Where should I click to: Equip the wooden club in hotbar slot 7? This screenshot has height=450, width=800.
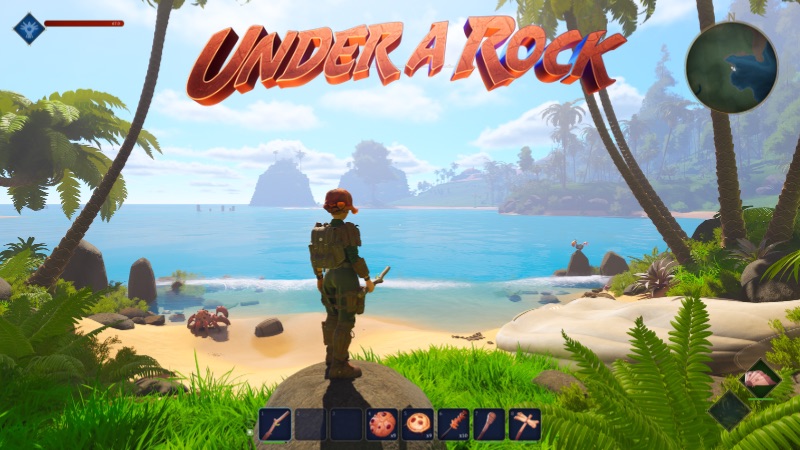488,425
